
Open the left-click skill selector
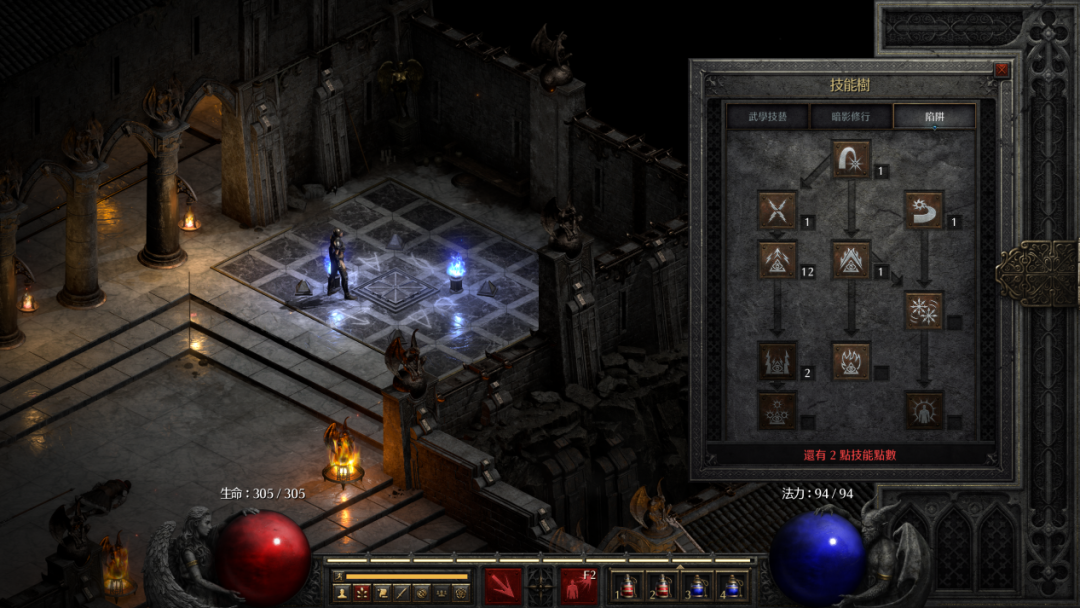(502, 586)
